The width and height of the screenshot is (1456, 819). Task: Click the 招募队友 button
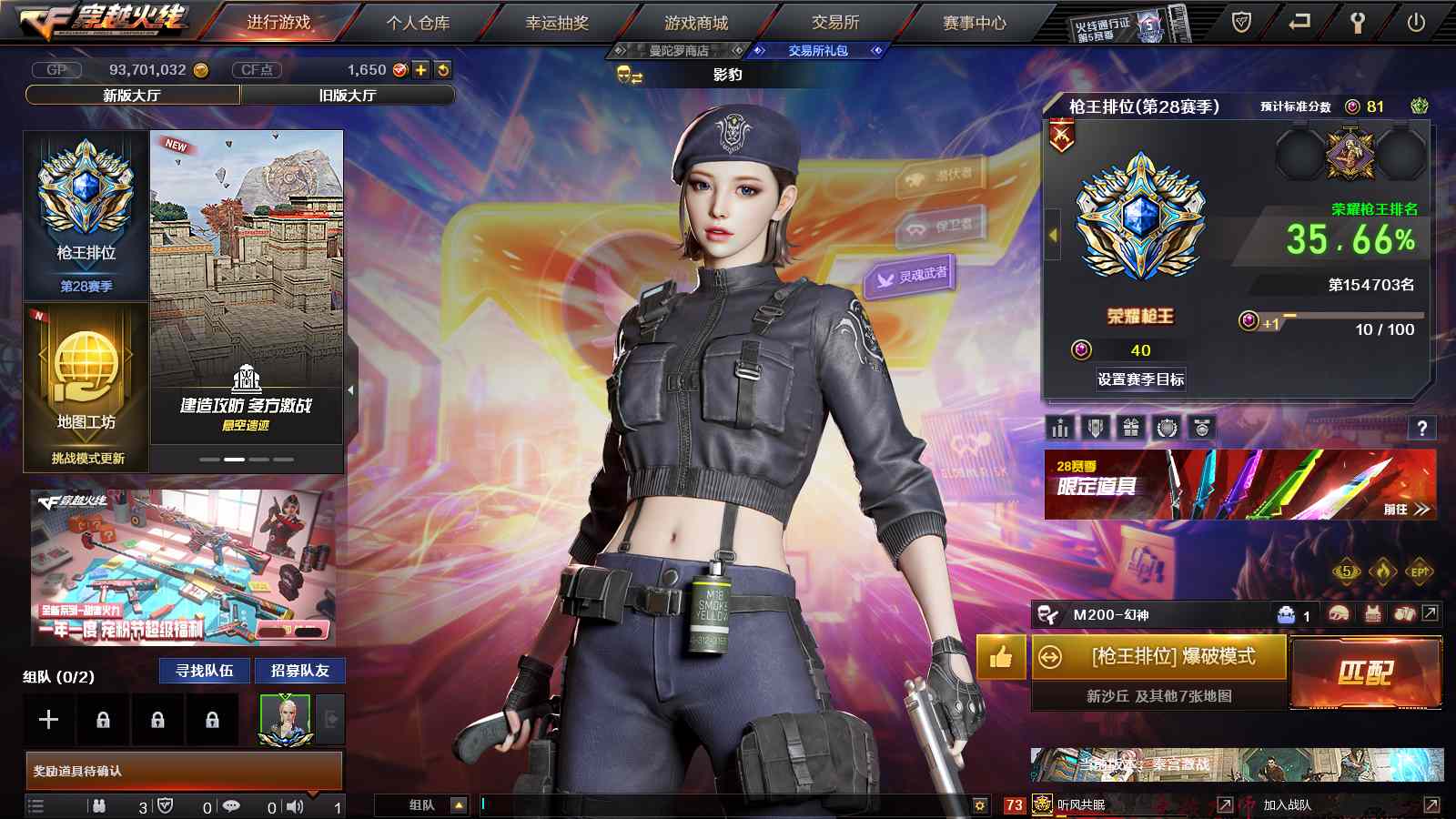click(x=299, y=671)
